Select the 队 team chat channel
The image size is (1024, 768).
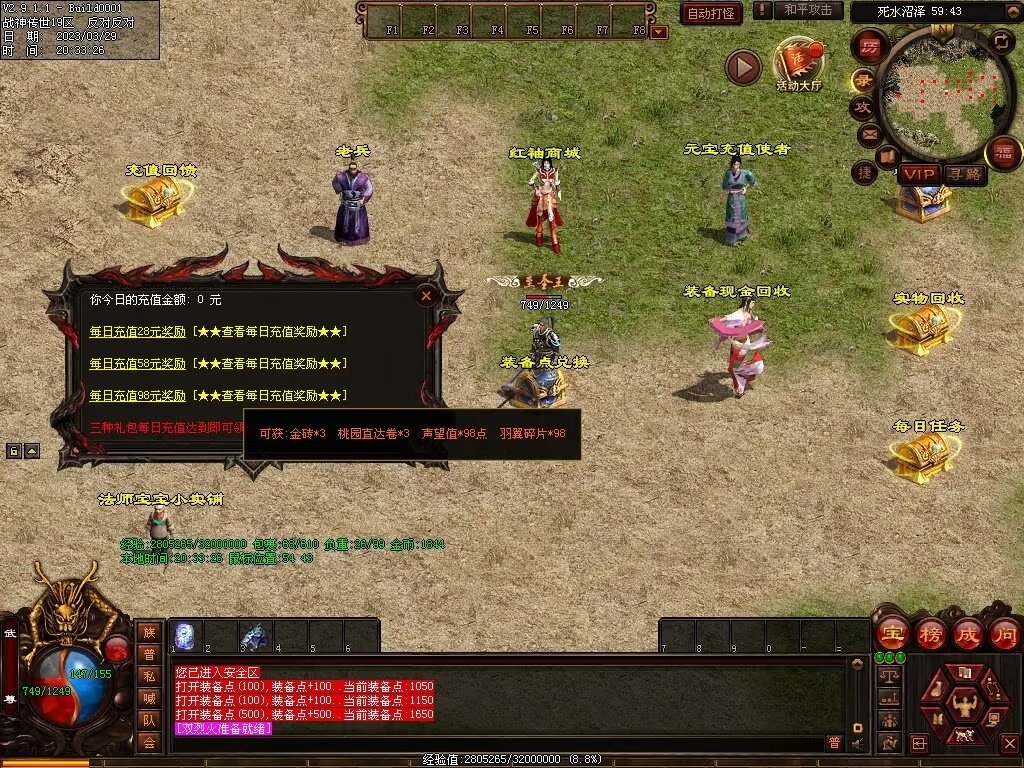tap(148, 720)
